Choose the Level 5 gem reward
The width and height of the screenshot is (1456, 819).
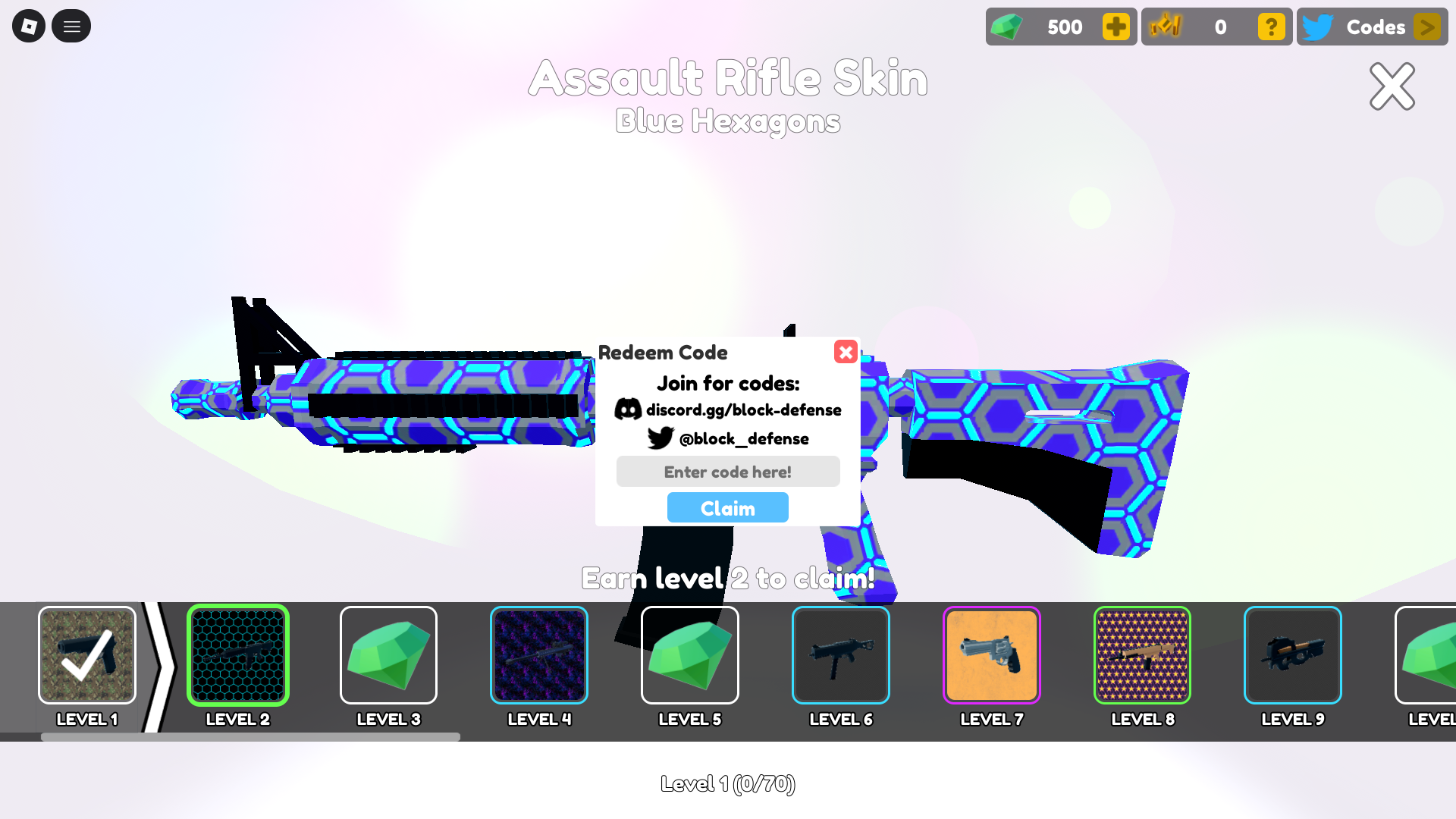tap(690, 655)
